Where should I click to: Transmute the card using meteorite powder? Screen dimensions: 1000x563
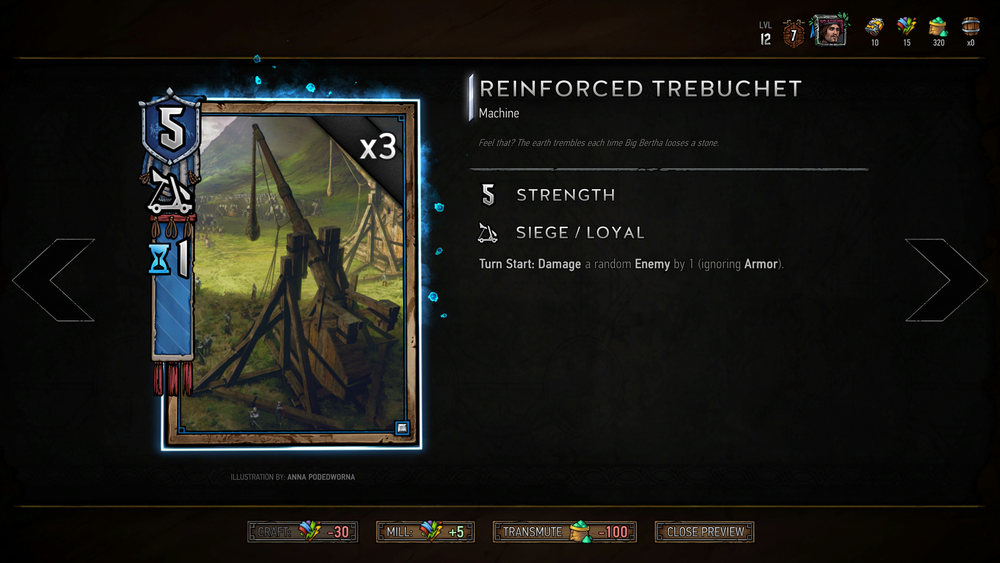(567, 532)
